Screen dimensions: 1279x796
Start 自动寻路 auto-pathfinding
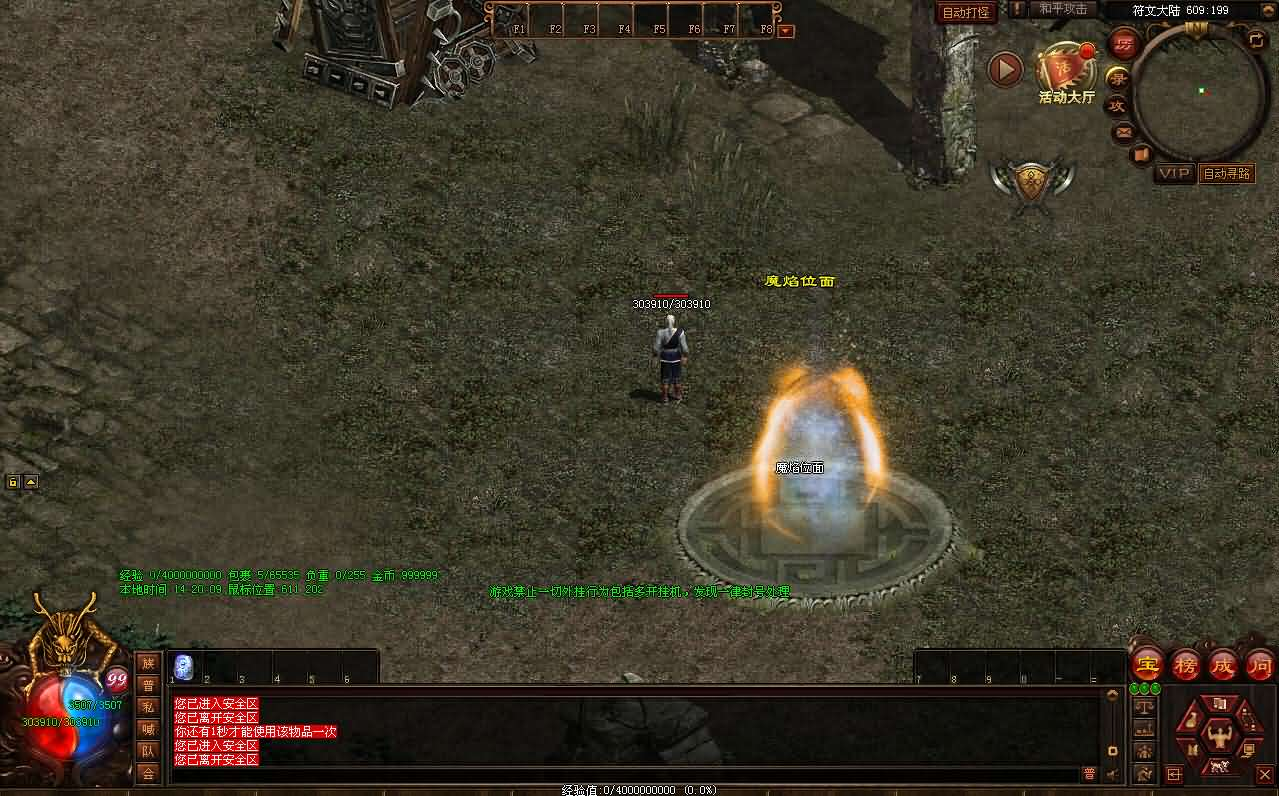point(1227,173)
